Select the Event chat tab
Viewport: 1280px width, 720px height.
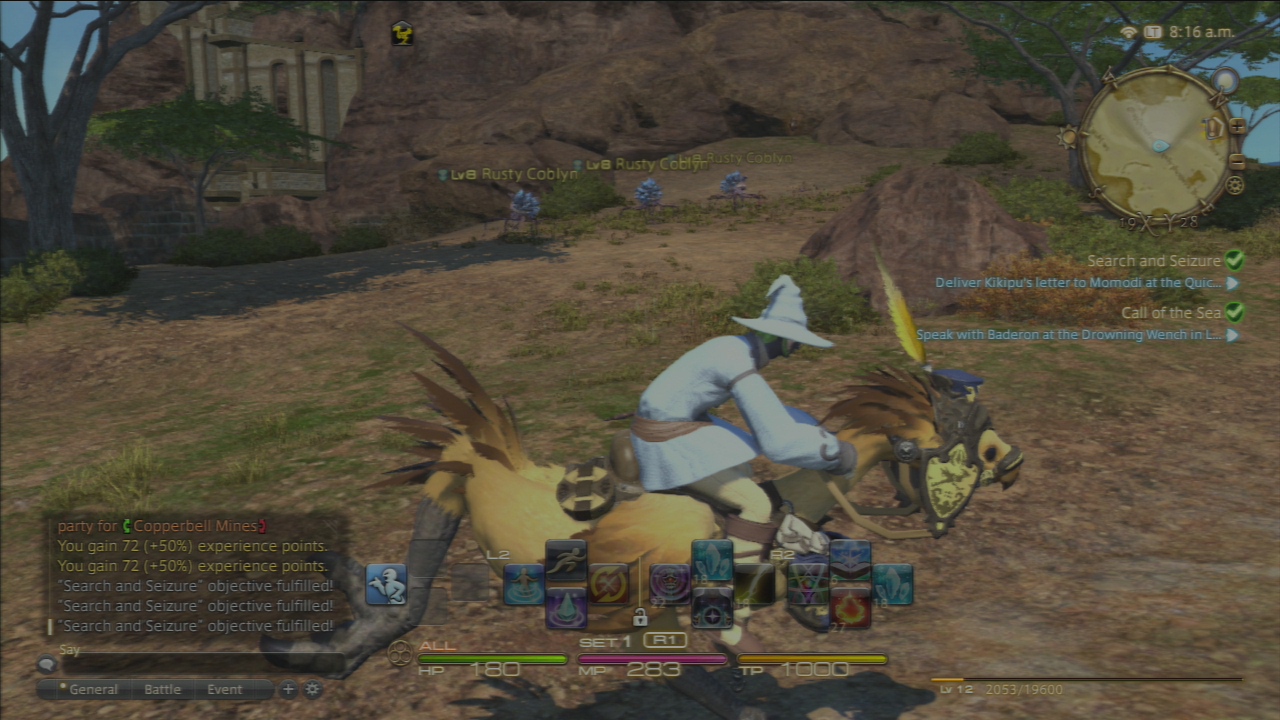click(x=225, y=689)
